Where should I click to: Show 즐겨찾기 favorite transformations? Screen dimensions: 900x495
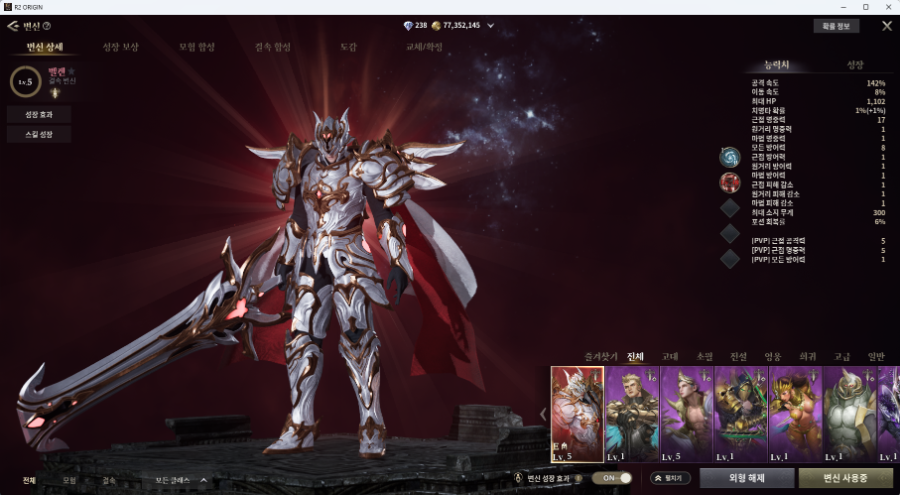(602, 356)
